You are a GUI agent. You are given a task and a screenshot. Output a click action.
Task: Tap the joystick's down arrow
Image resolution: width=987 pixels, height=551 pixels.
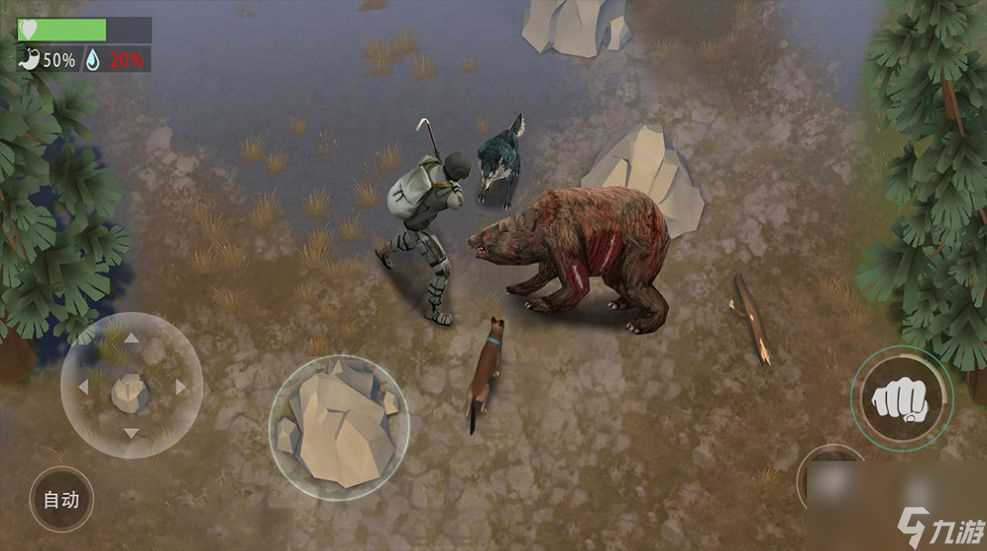point(130,434)
